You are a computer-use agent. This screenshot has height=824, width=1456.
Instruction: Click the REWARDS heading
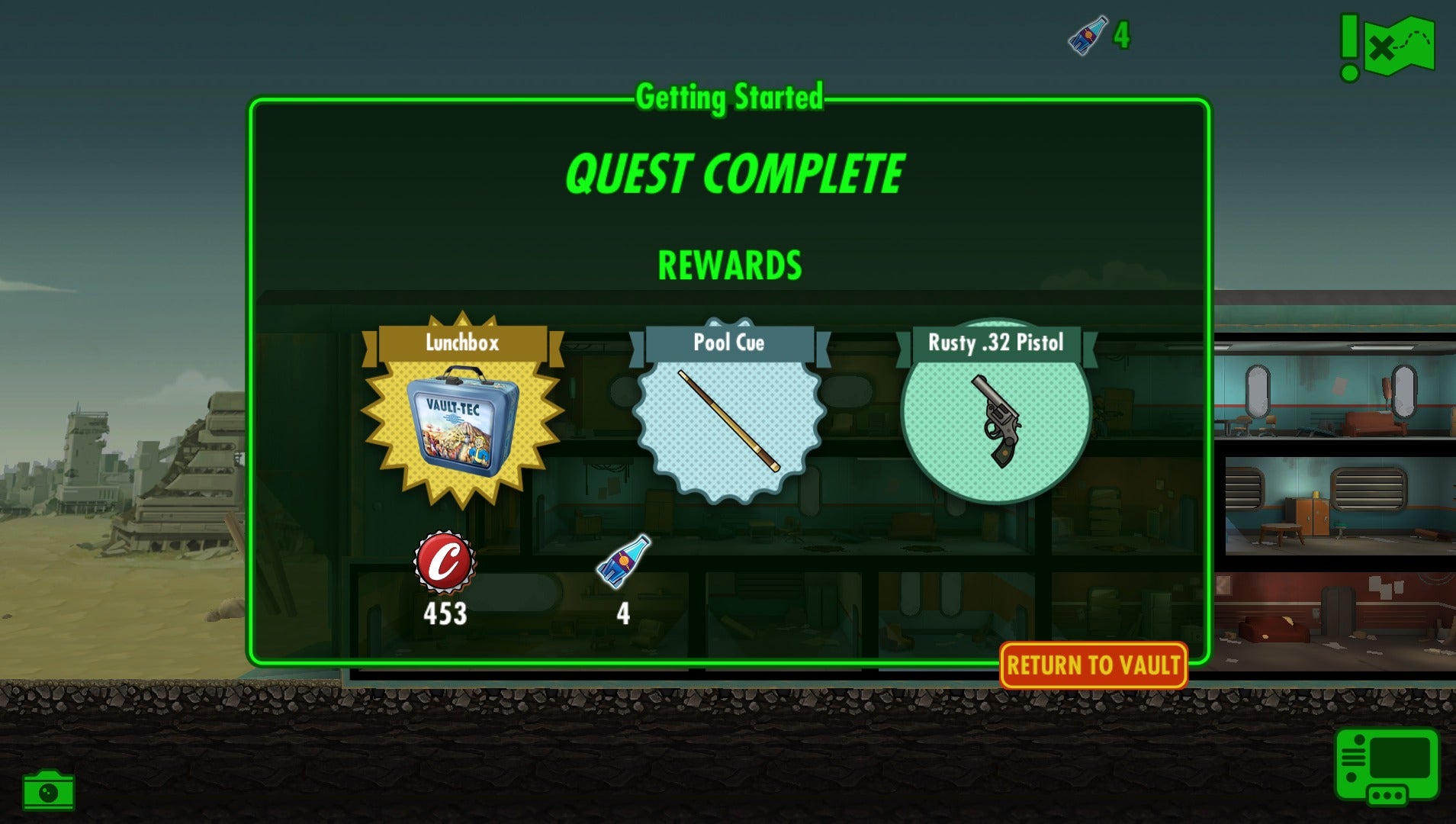[x=730, y=266]
